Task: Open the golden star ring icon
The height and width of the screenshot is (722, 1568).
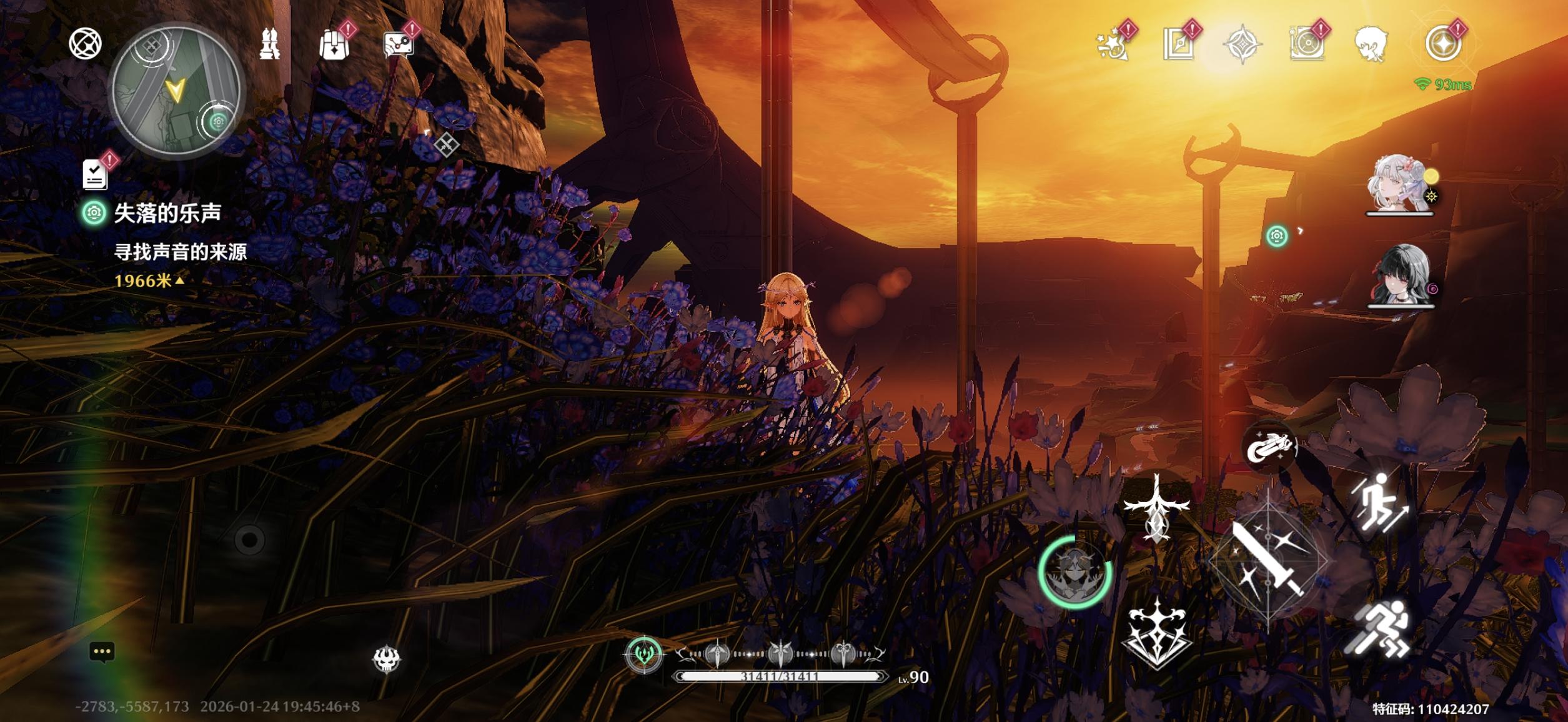Action: coord(1443,44)
